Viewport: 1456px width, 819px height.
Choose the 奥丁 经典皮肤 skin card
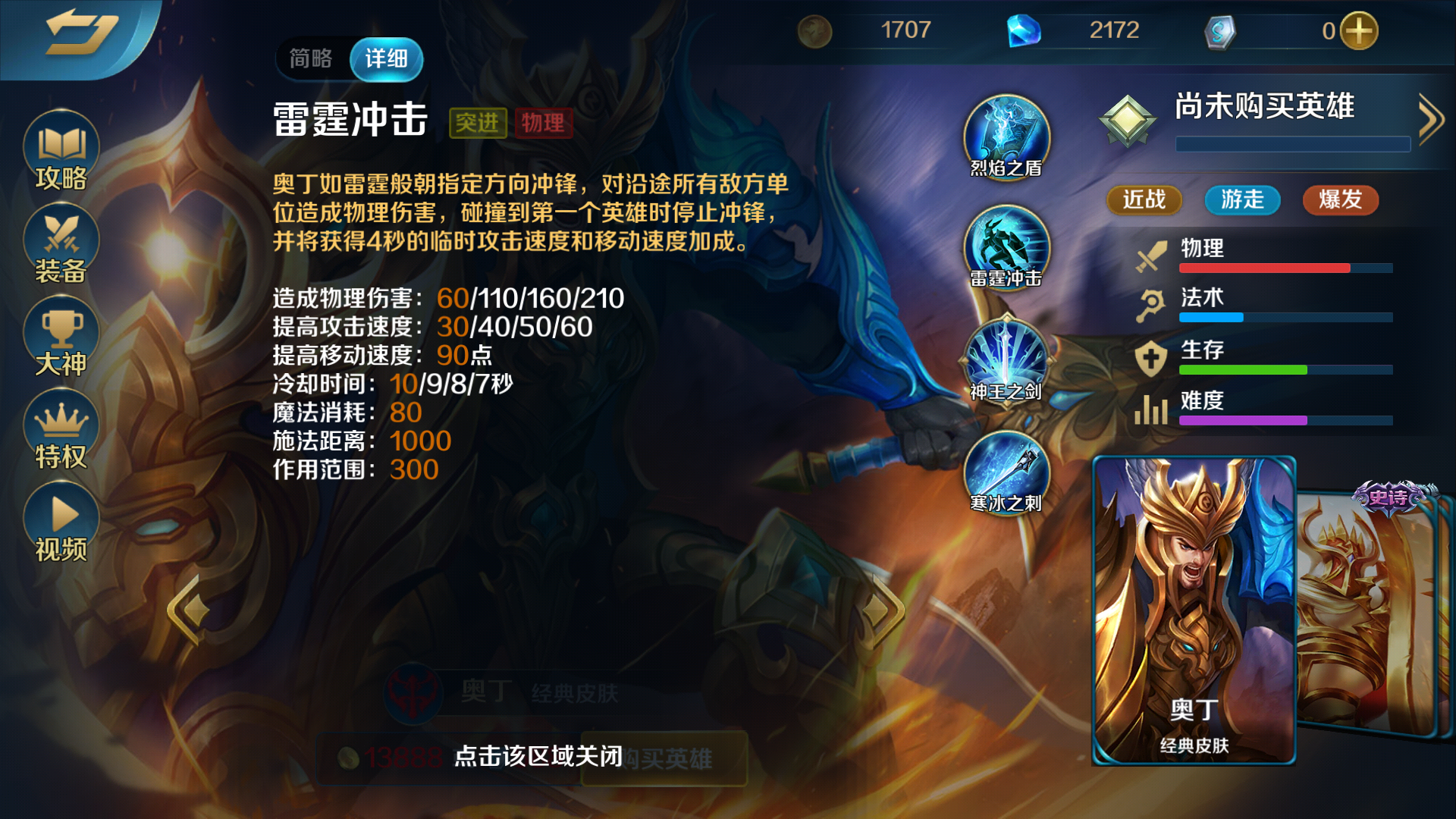point(1194,610)
